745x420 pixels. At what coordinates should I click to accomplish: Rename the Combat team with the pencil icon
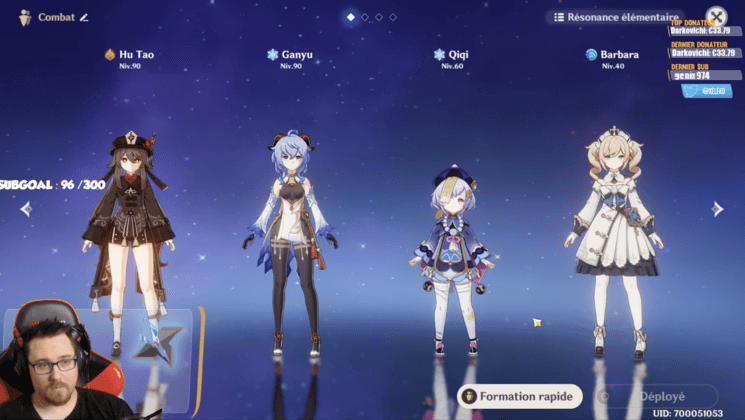(85, 17)
